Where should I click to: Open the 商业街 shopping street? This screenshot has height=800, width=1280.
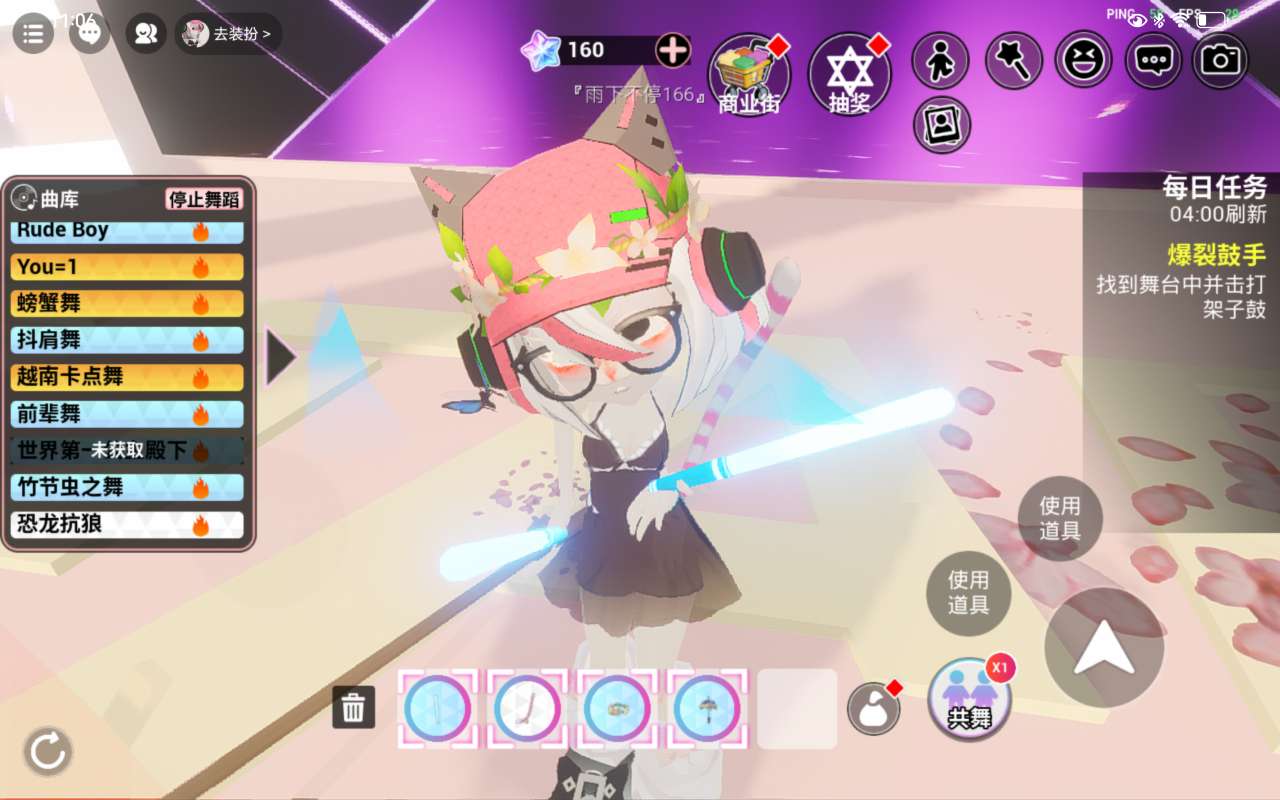[x=749, y=74]
